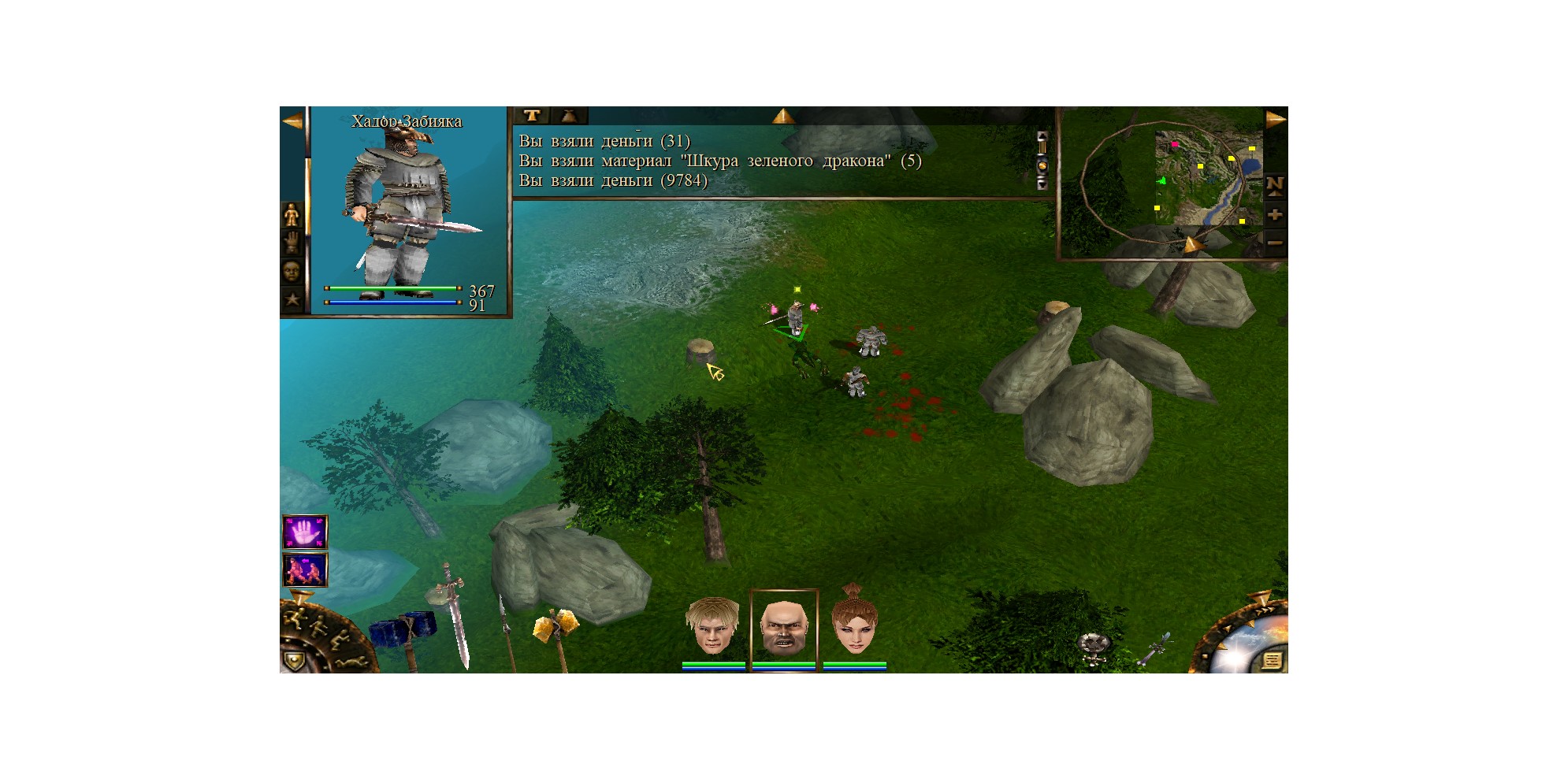Viewport: 1568px width, 779px height.
Task: Select the "T" text tab above the message log
Action: (x=532, y=116)
